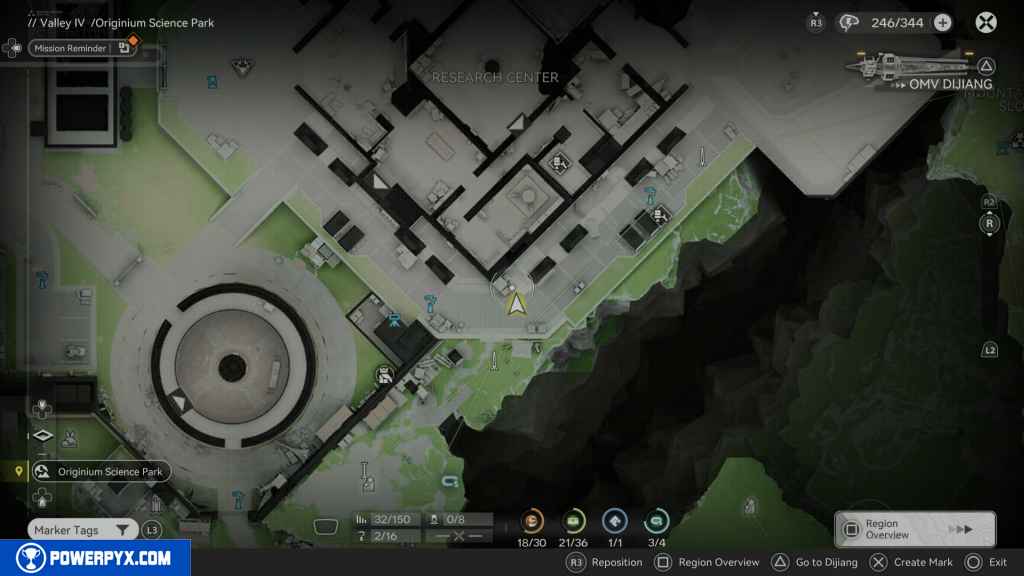The image size is (1024, 576).
Task: Close the map with the X button
Action: click(x=986, y=22)
